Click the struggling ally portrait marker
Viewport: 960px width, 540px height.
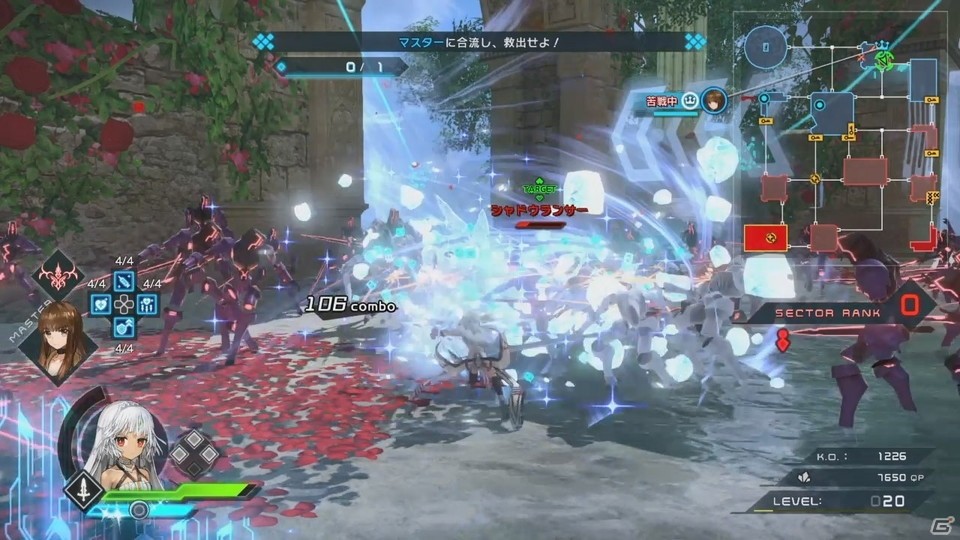click(713, 102)
